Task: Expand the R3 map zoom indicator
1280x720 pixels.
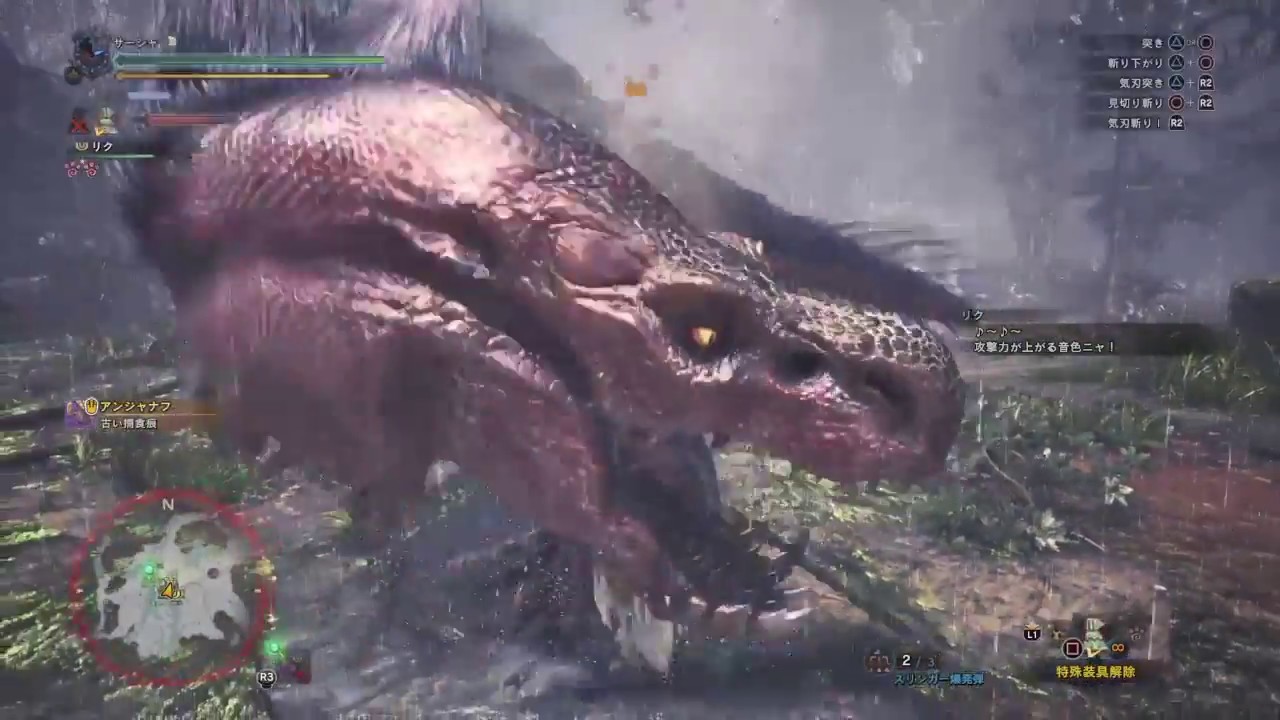Action: pyautogui.click(x=266, y=677)
